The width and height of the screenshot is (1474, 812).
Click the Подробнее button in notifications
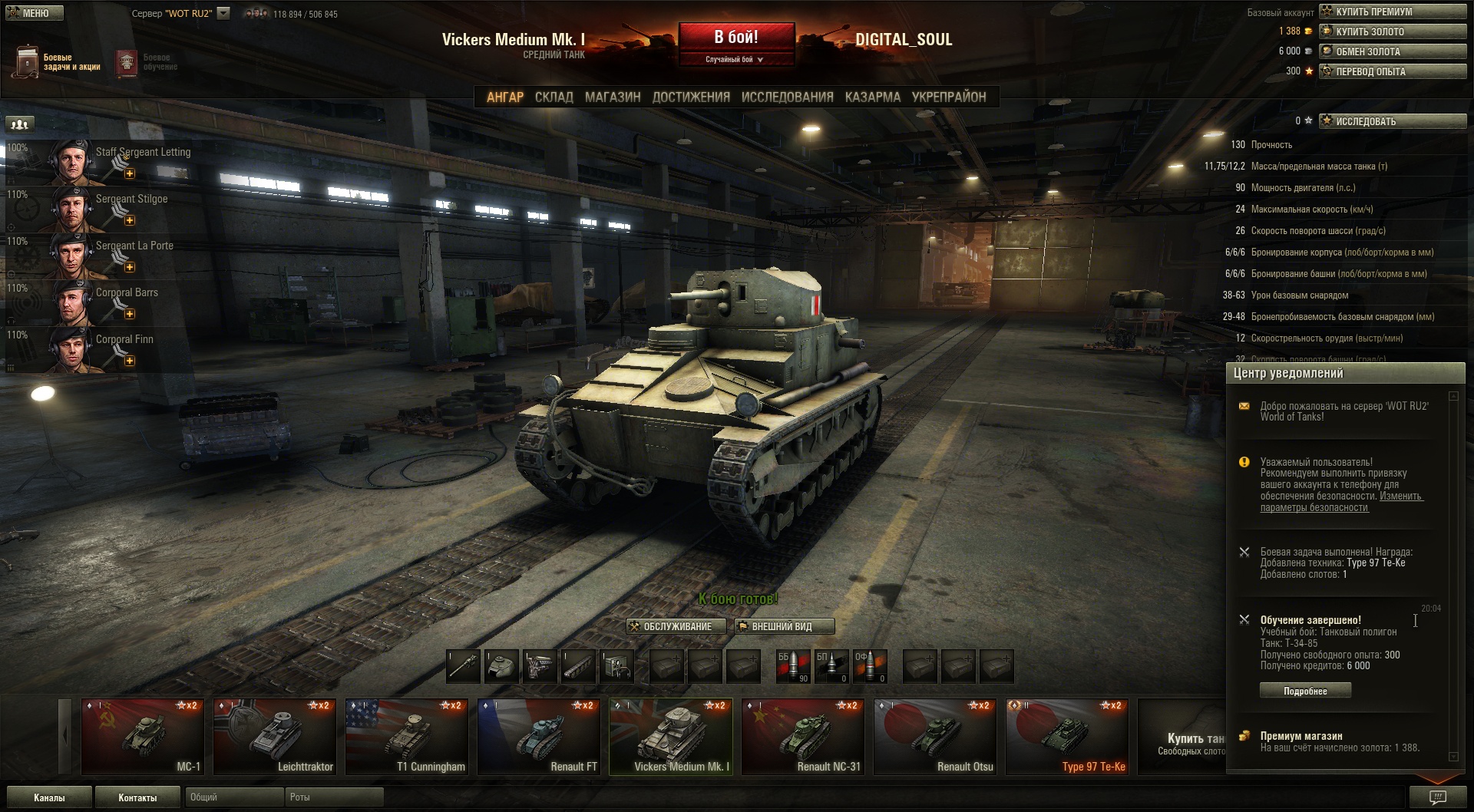1305,691
